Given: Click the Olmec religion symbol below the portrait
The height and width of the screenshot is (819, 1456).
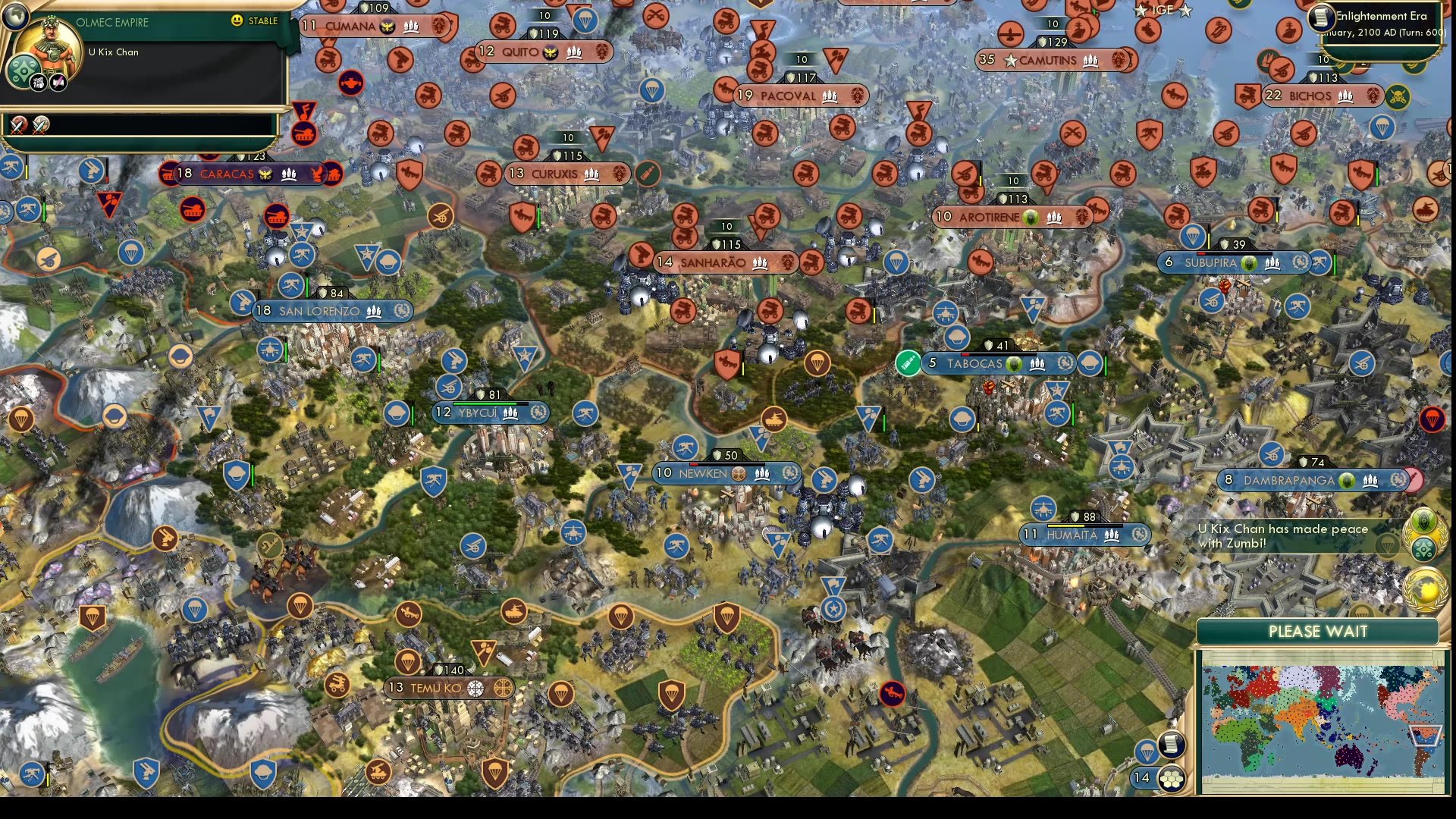Looking at the screenshot, I should point(24,71).
